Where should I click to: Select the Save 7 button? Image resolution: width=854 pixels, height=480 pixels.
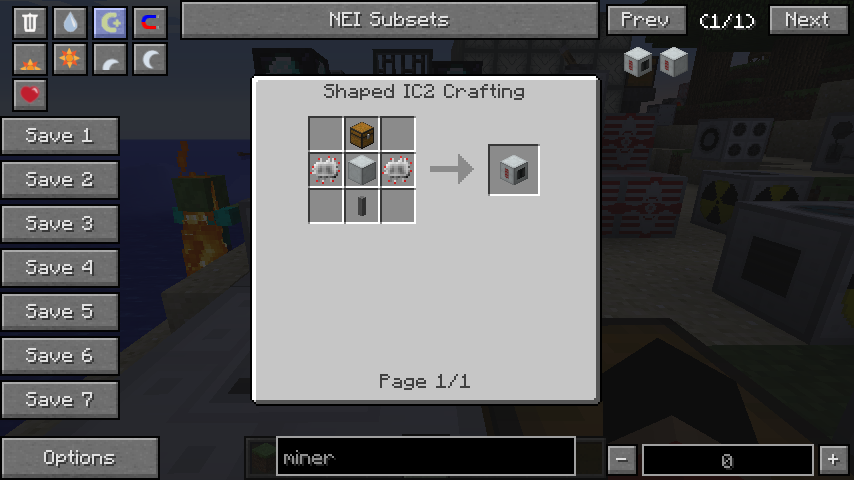click(x=60, y=400)
